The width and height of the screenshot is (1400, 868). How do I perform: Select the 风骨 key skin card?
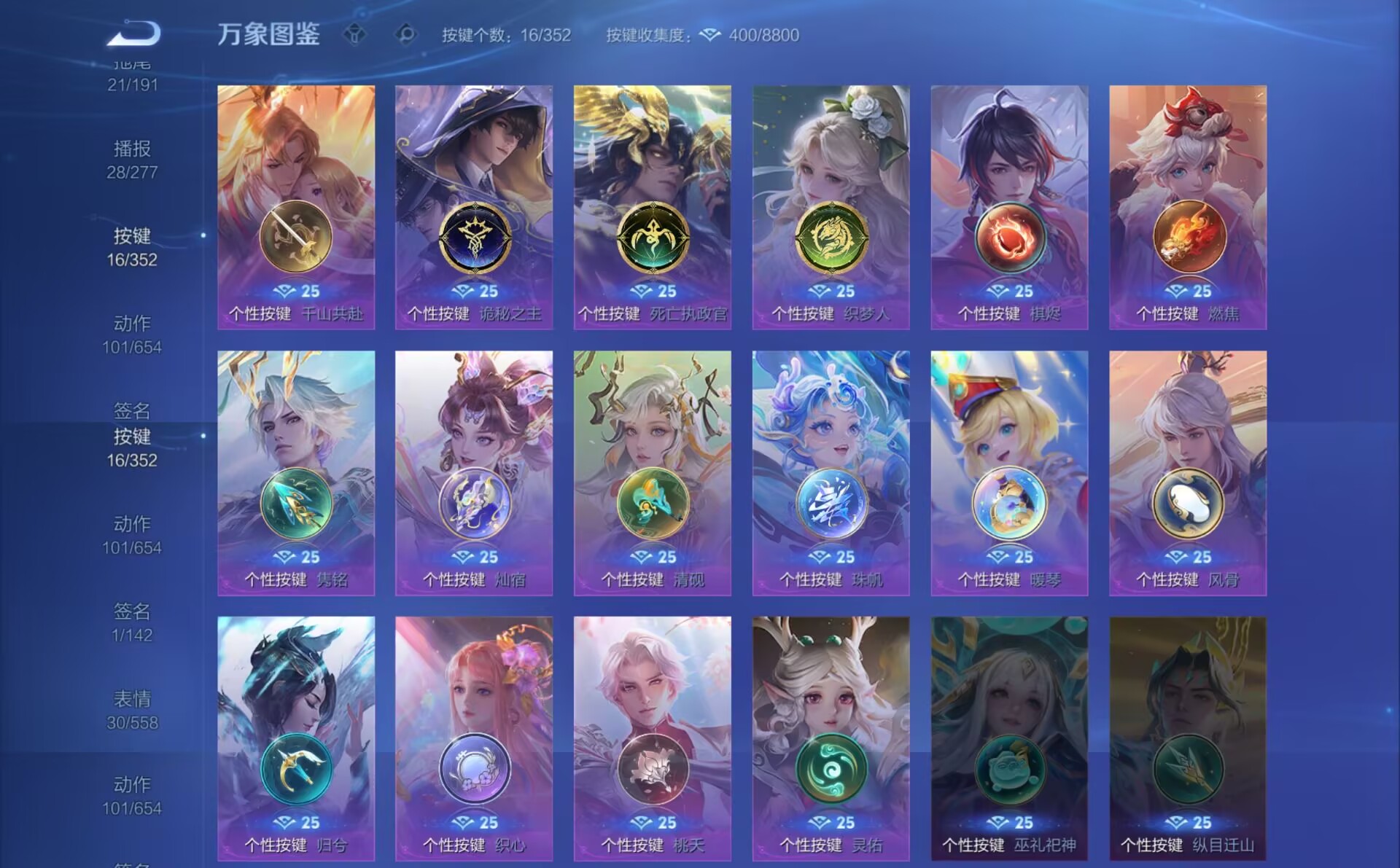point(1188,473)
